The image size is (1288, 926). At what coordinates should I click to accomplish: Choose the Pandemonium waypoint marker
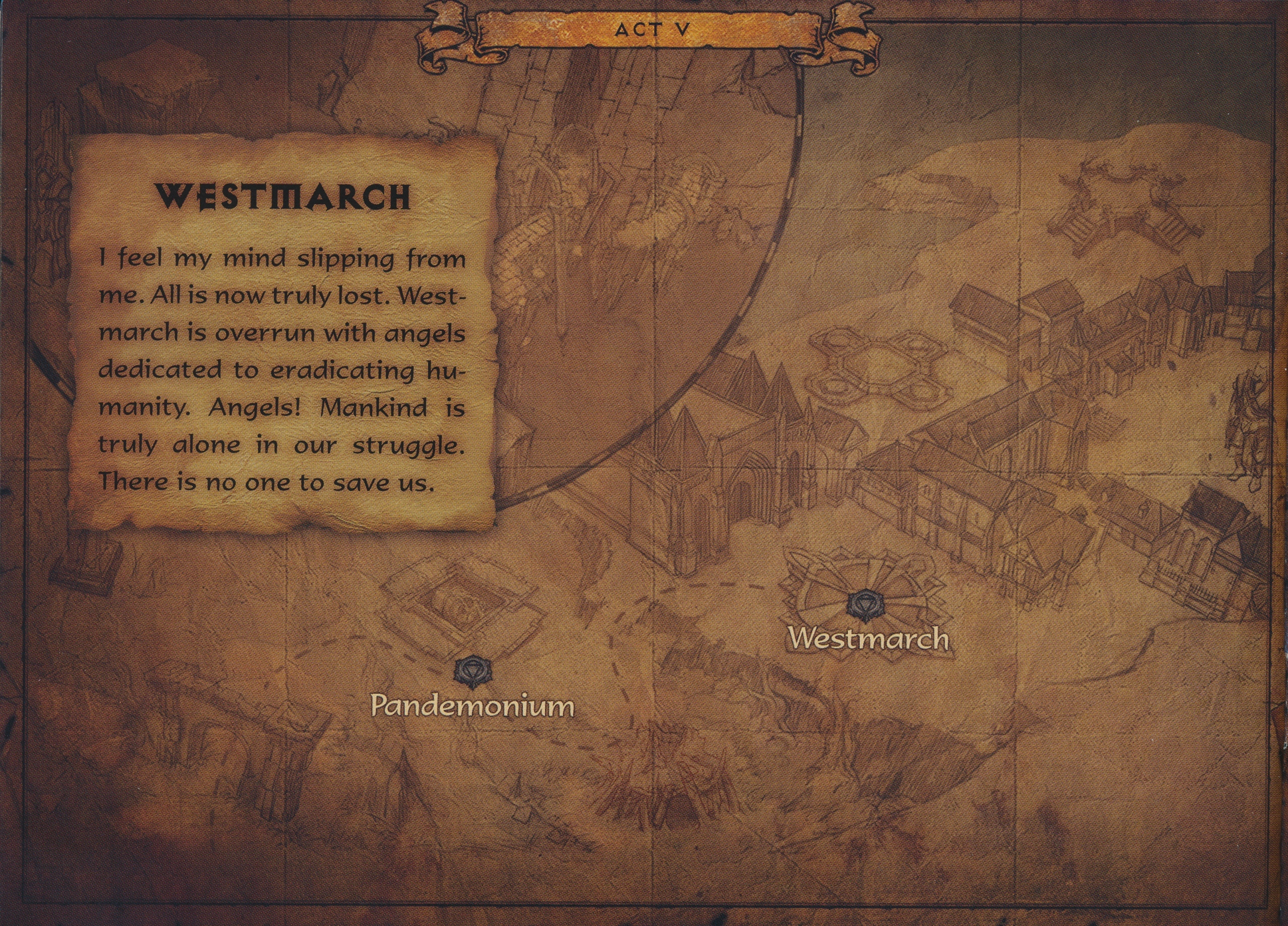(x=473, y=671)
